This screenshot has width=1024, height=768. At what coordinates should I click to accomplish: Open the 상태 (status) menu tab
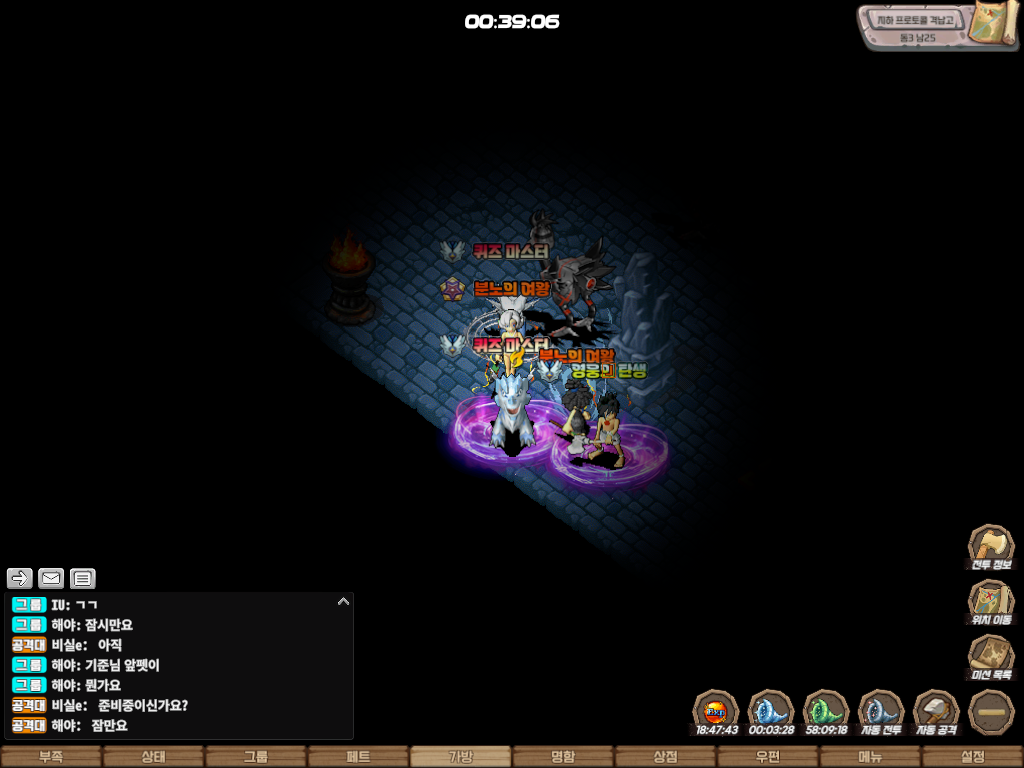point(153,757)
